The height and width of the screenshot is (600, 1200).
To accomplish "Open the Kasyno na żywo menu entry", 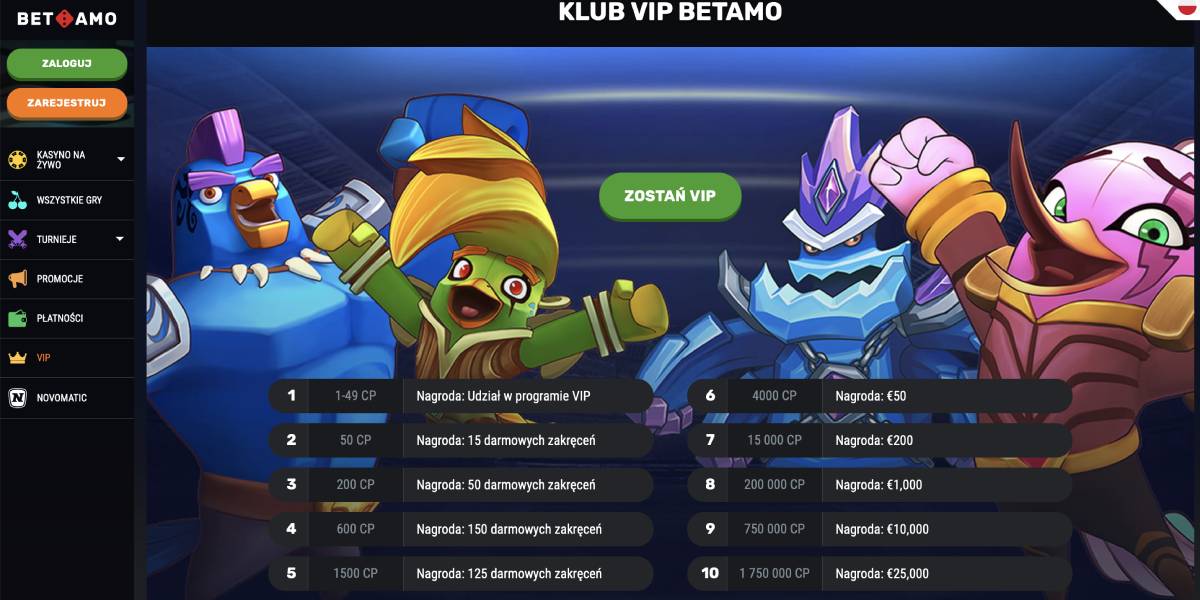I will point(60,160).
